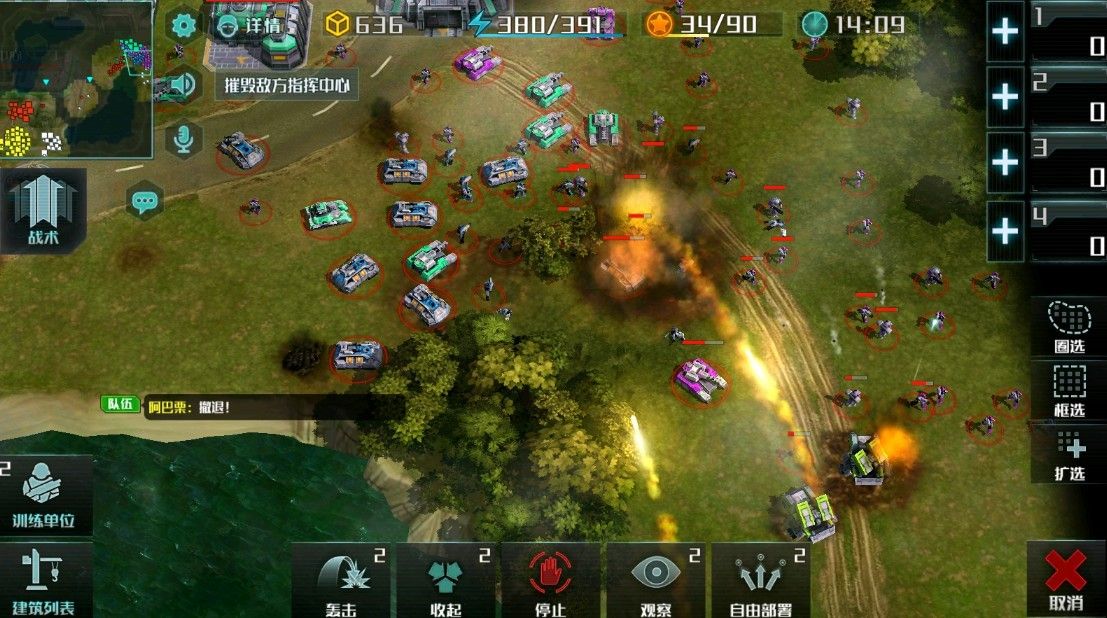
Task: Toggle the microphone voice chat icon
Action: 182,140
